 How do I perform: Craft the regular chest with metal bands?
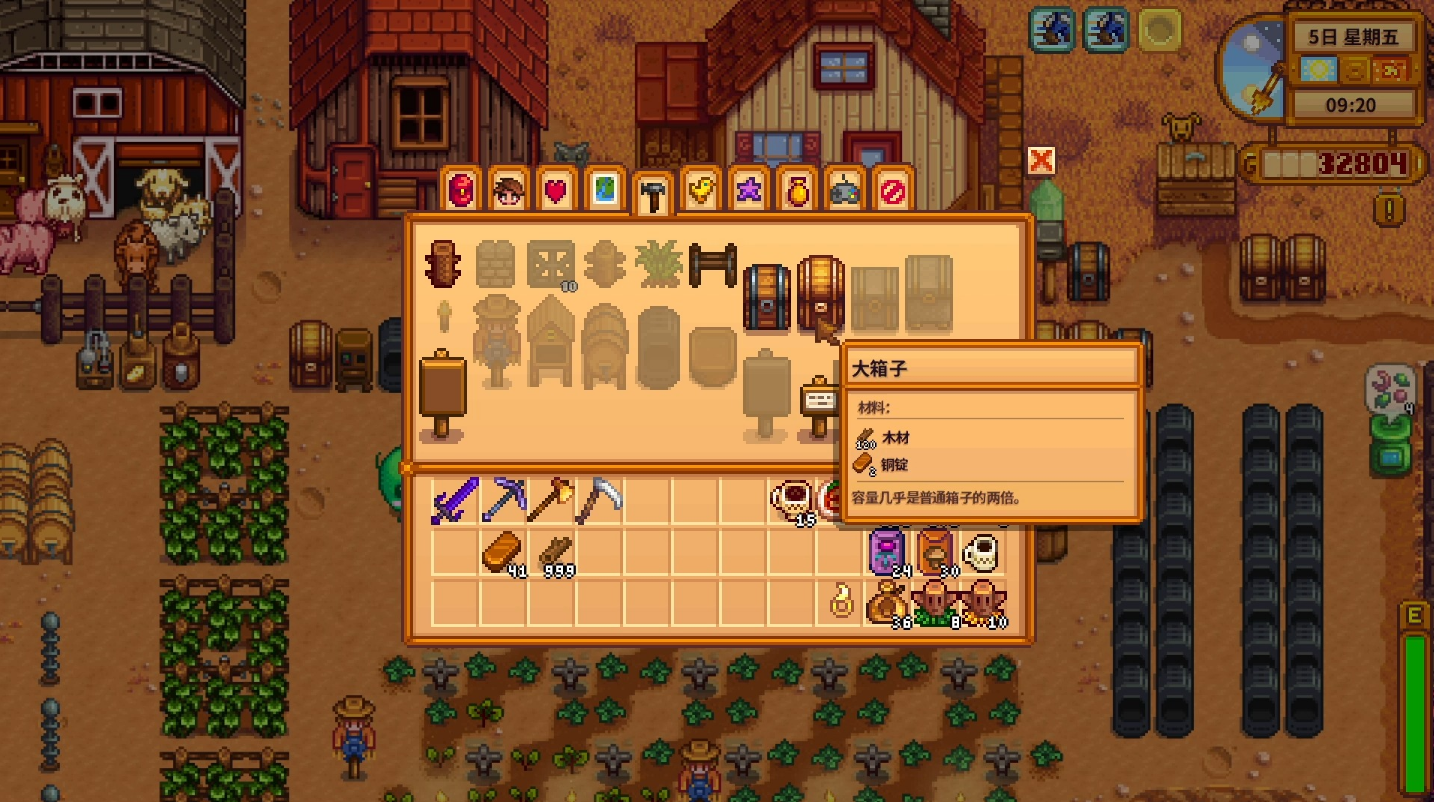(x=767, y=296)
